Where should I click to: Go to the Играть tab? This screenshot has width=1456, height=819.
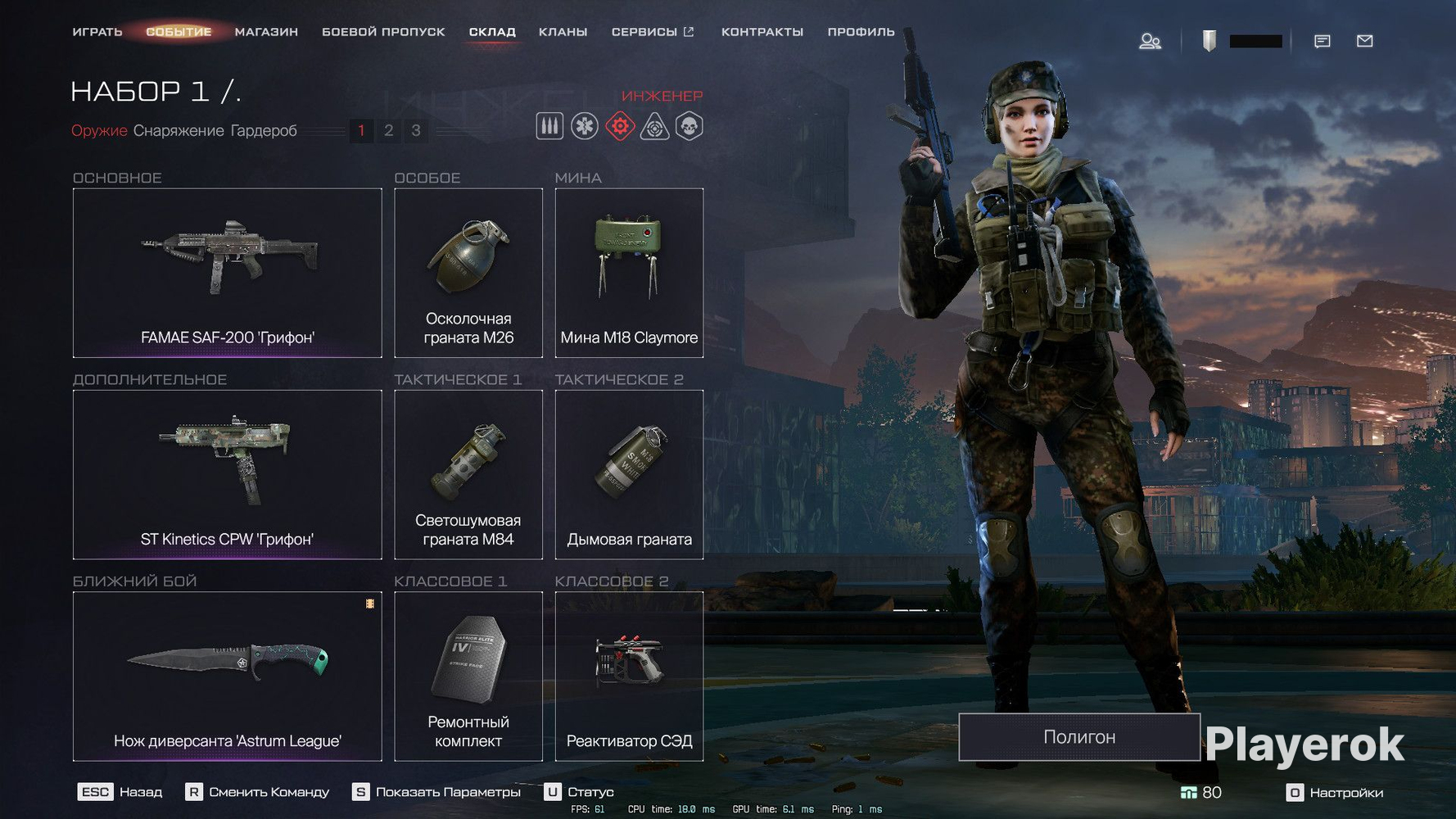click(x=97, y=32)
